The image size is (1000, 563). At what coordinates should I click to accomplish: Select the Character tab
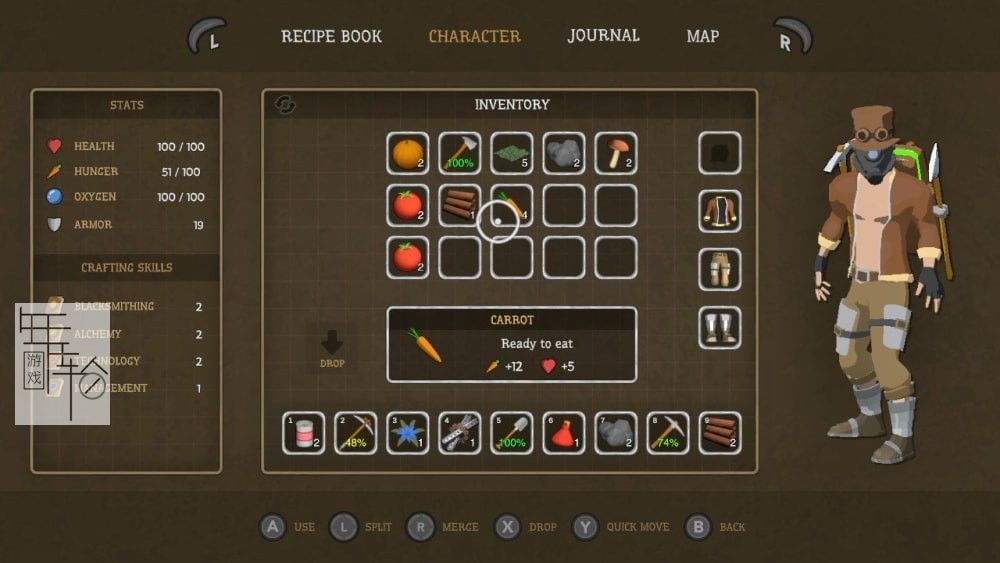point(474,36)
